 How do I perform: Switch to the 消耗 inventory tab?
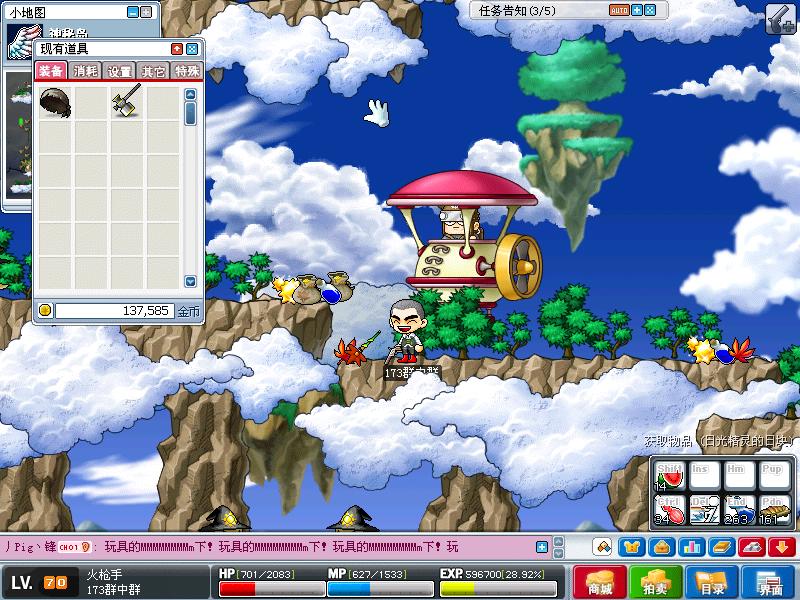[85, 71]
